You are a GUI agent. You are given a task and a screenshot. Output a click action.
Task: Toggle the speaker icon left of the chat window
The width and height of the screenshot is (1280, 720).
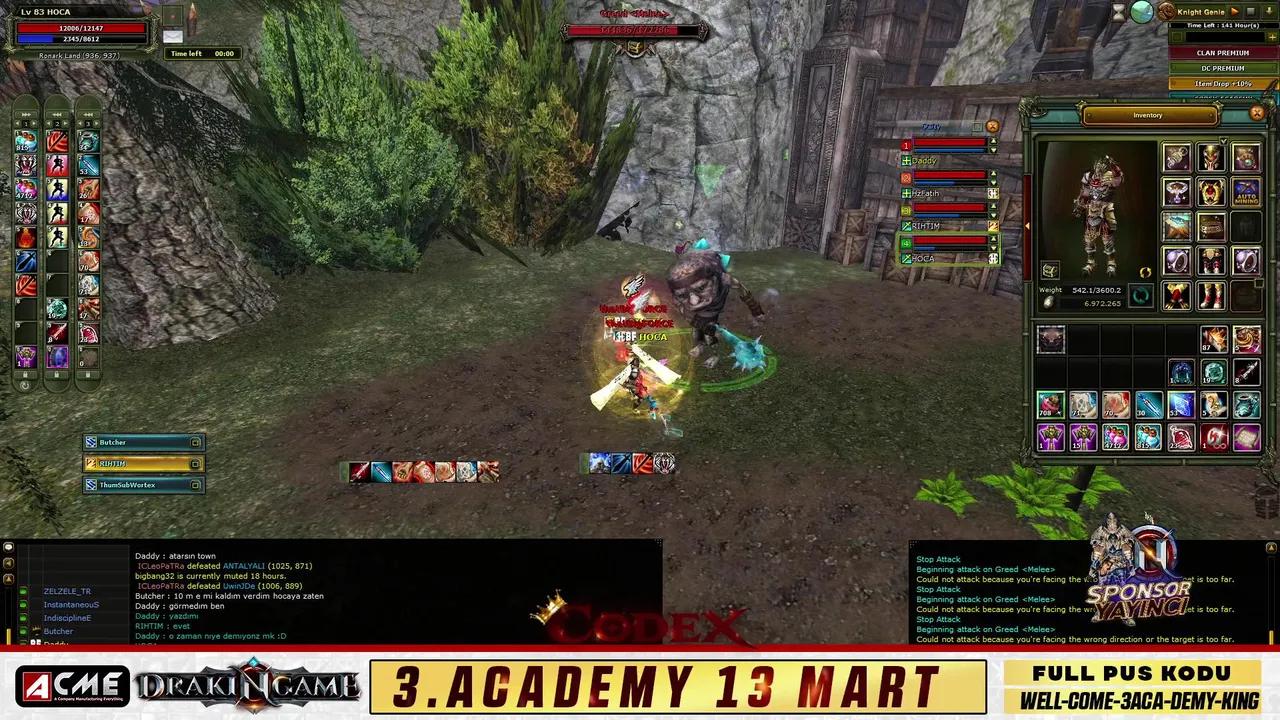tap(8, 563)
